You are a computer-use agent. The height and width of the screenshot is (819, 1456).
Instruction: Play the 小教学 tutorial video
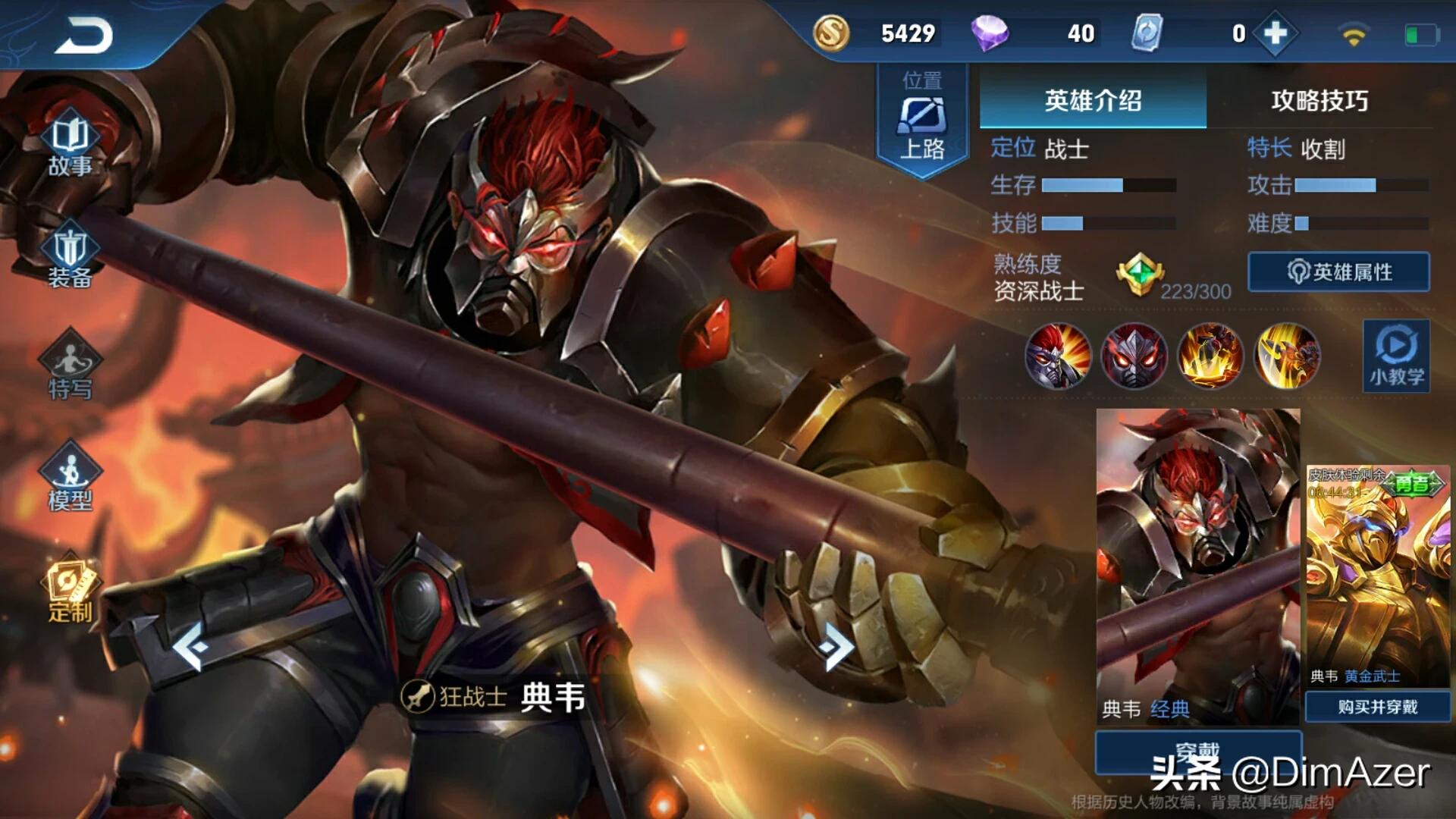pyautogui.click(x=1396, y=355)
